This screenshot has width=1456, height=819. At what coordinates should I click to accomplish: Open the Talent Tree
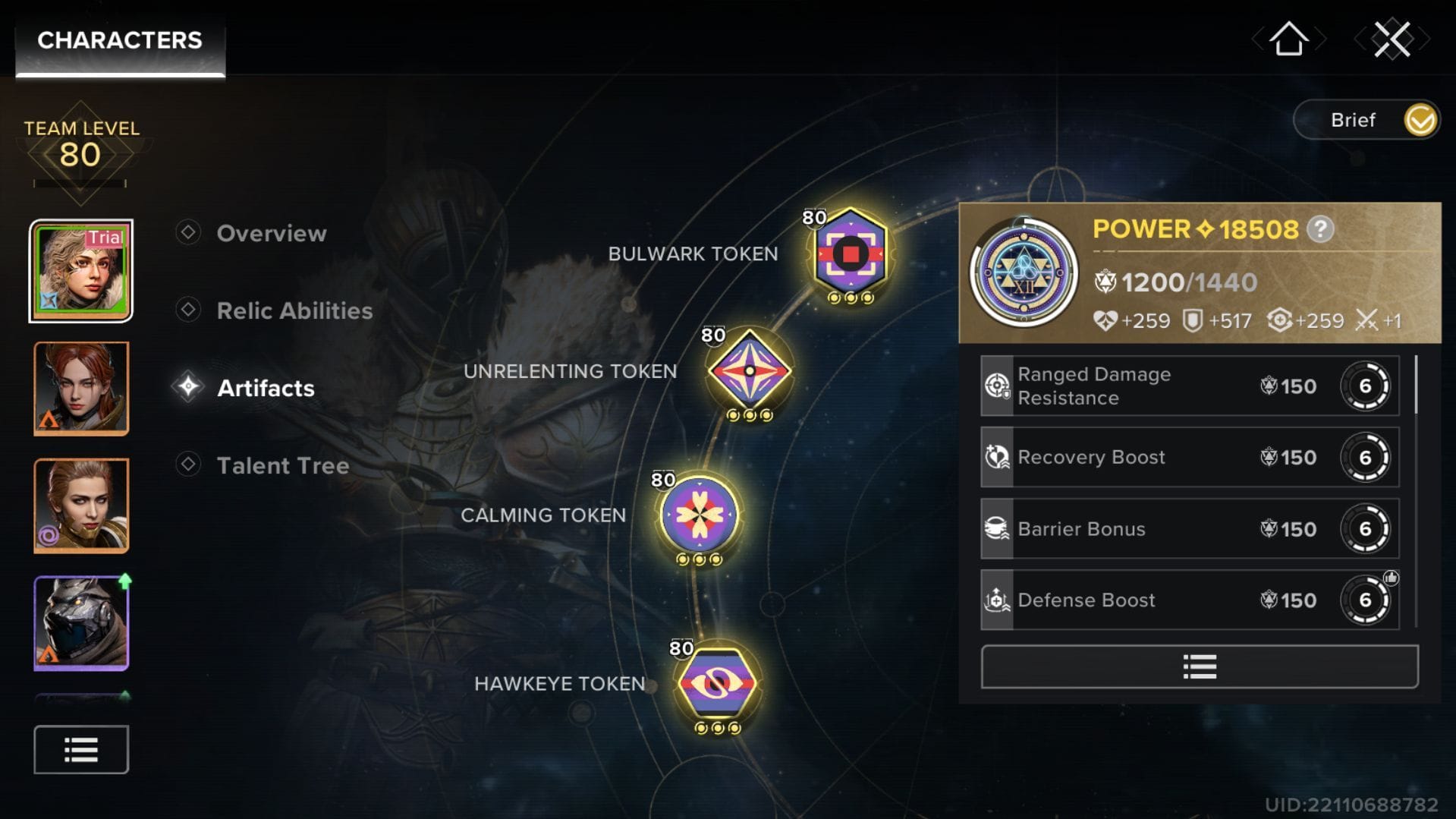tap(282, 465)
